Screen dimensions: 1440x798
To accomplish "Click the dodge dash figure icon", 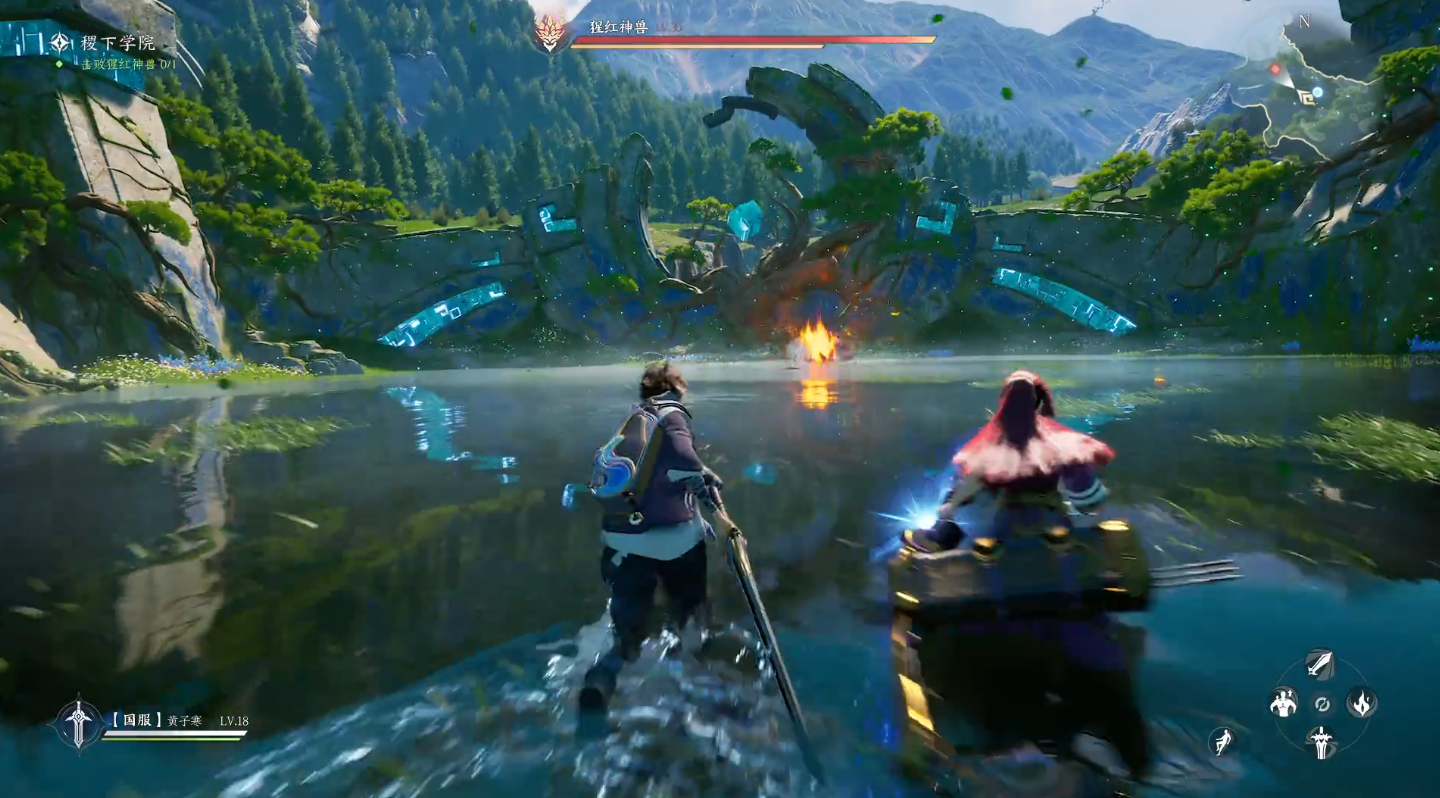I will click(1221, 742).
